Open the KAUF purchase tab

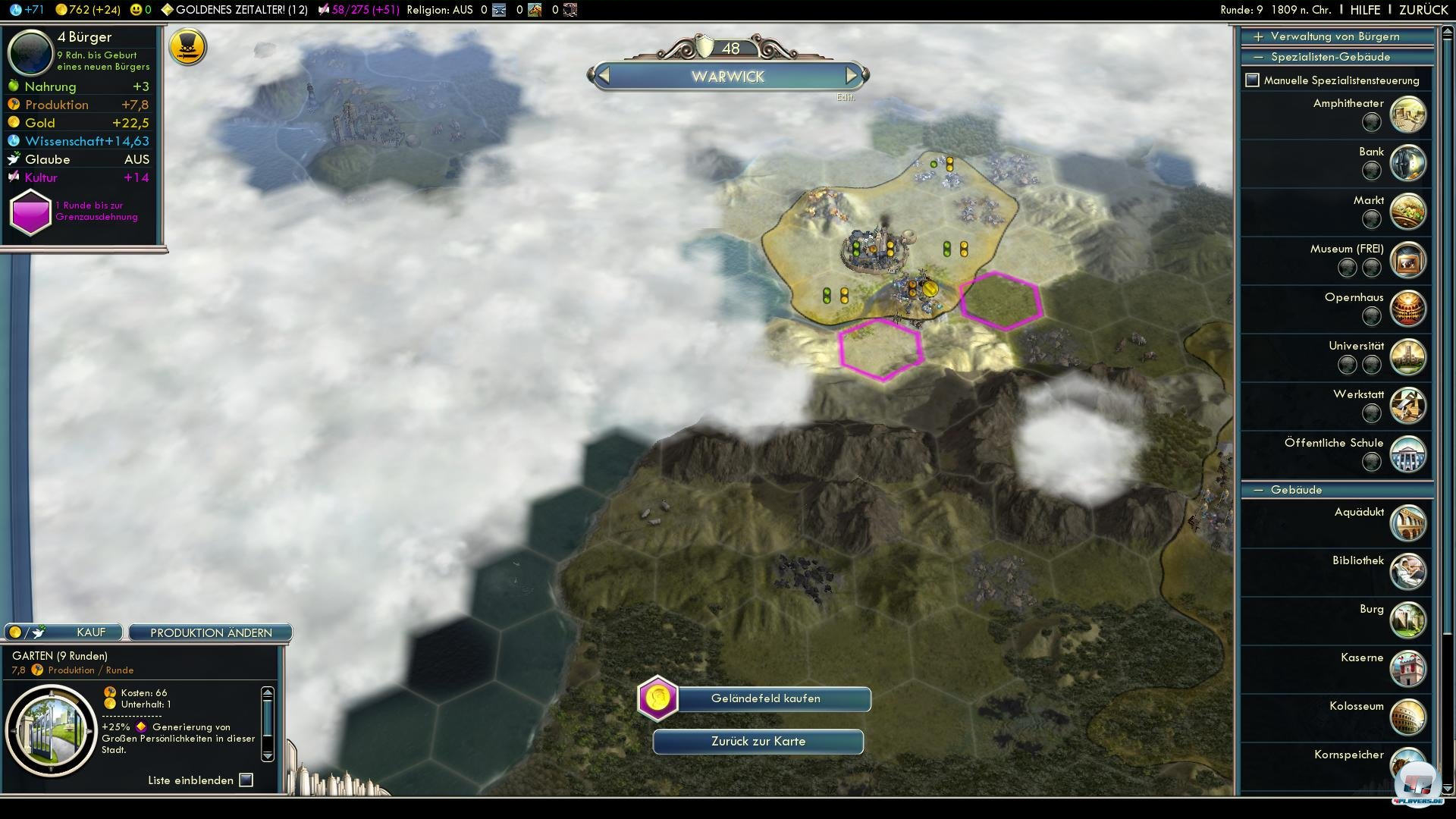(91, 632)
